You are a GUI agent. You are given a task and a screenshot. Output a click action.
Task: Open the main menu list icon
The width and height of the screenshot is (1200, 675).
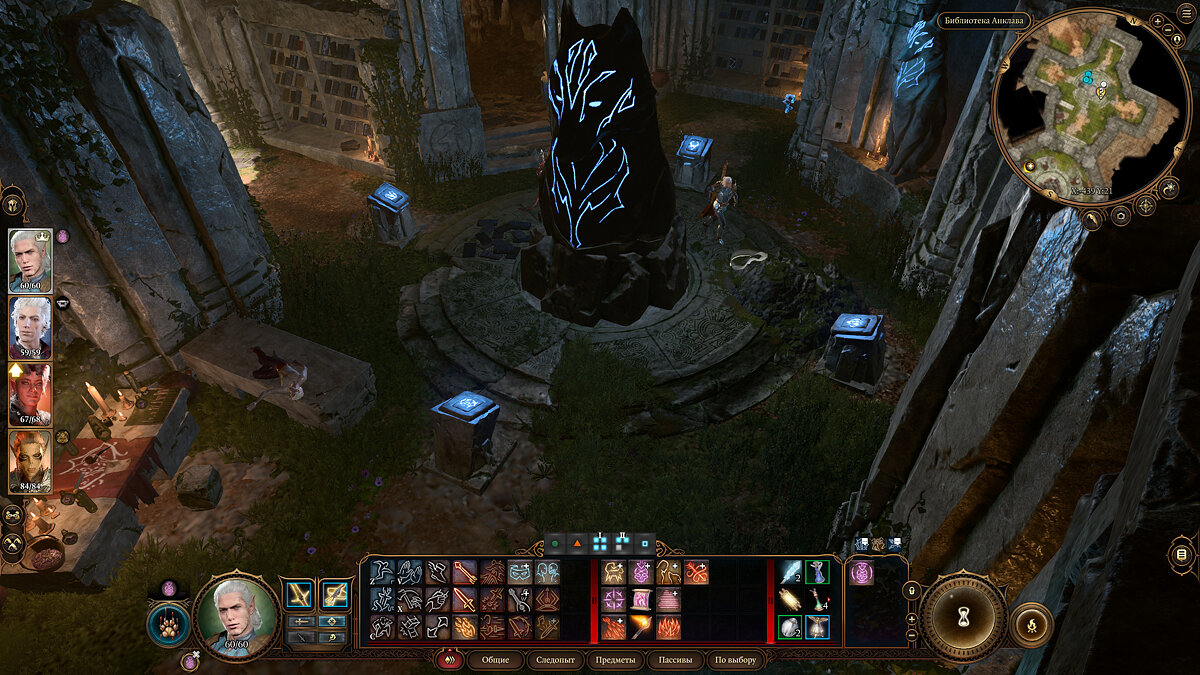tap(1182, 555)
